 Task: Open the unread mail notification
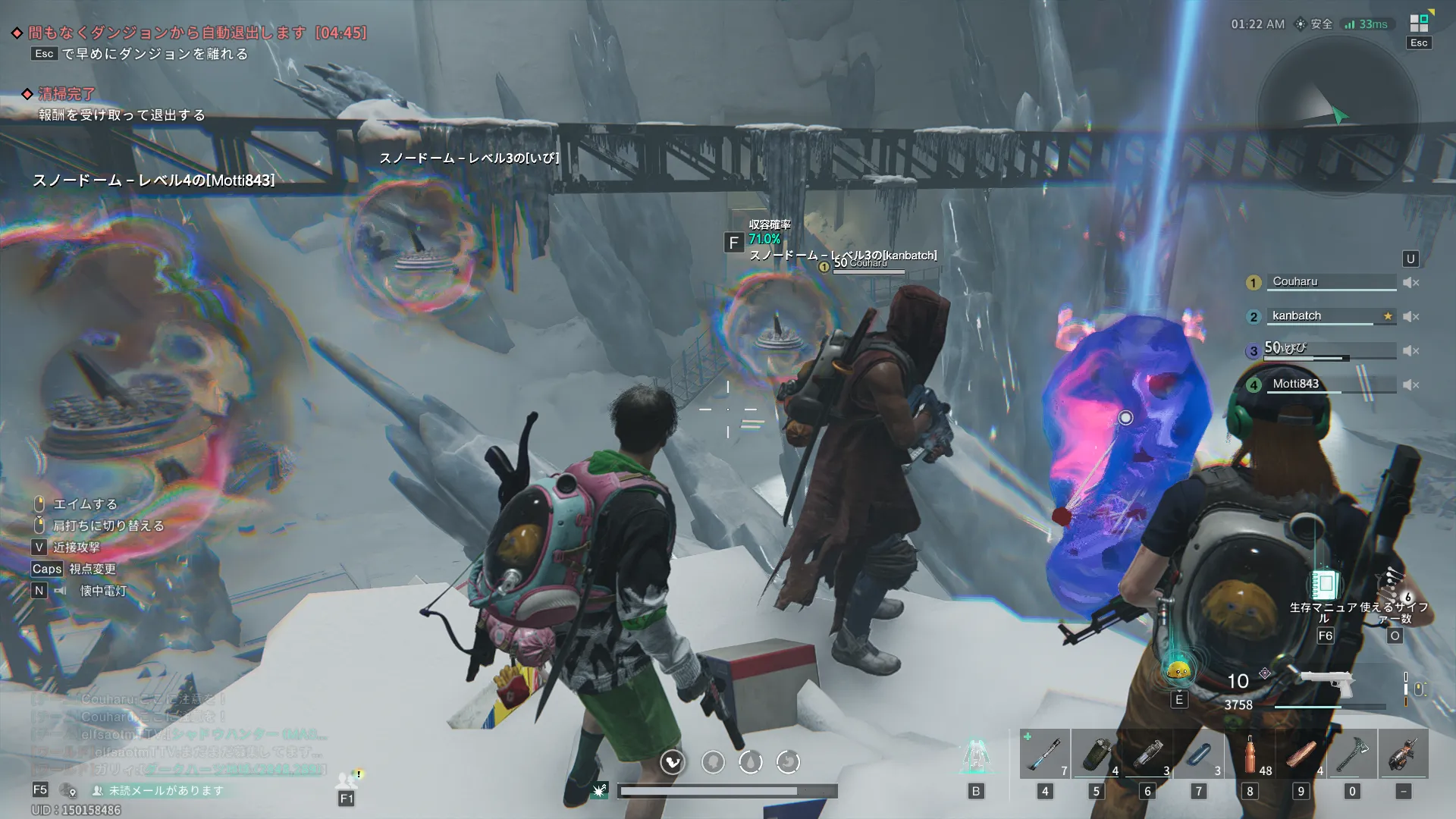159,790
